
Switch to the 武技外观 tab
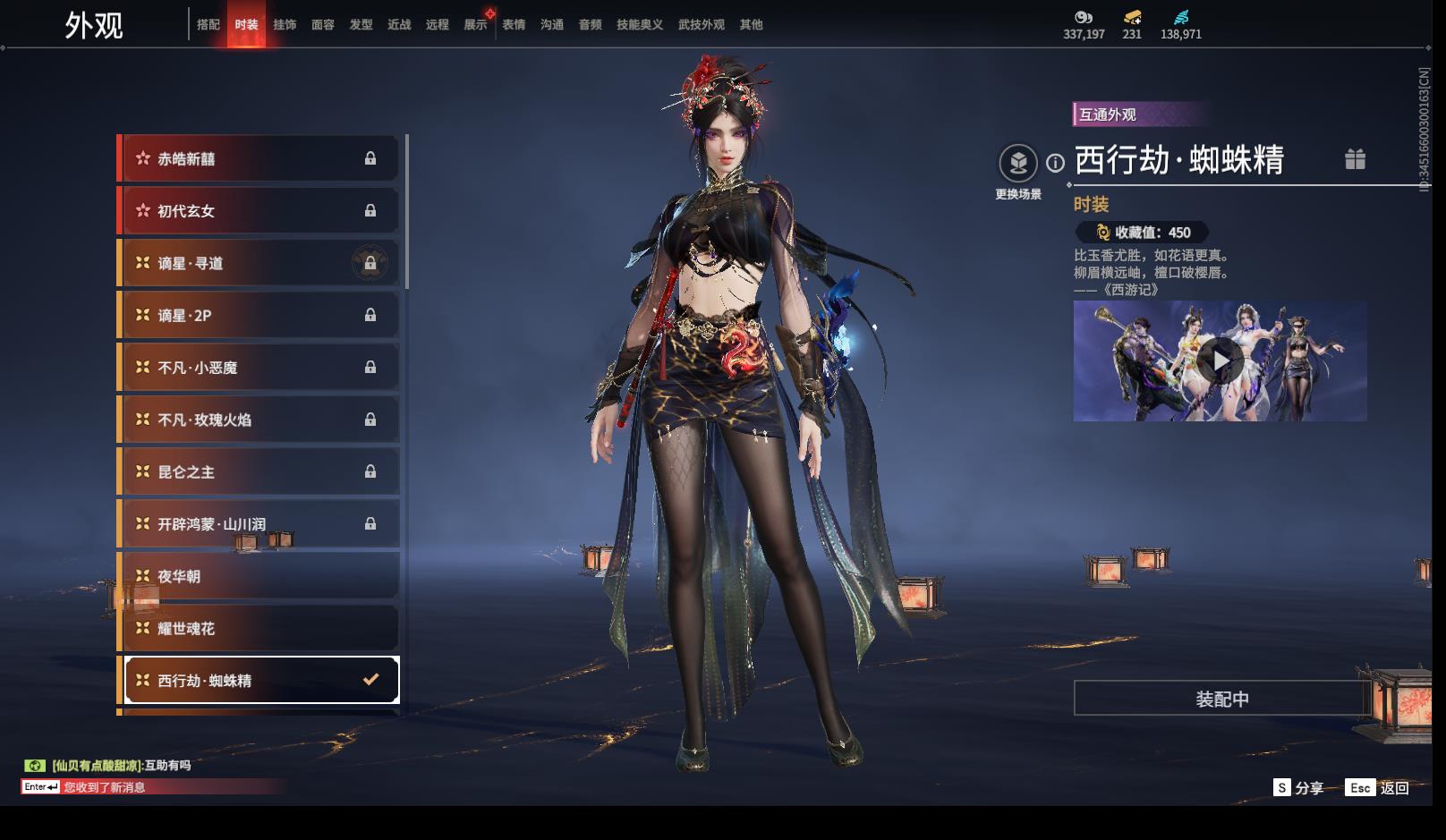(702, 25)
